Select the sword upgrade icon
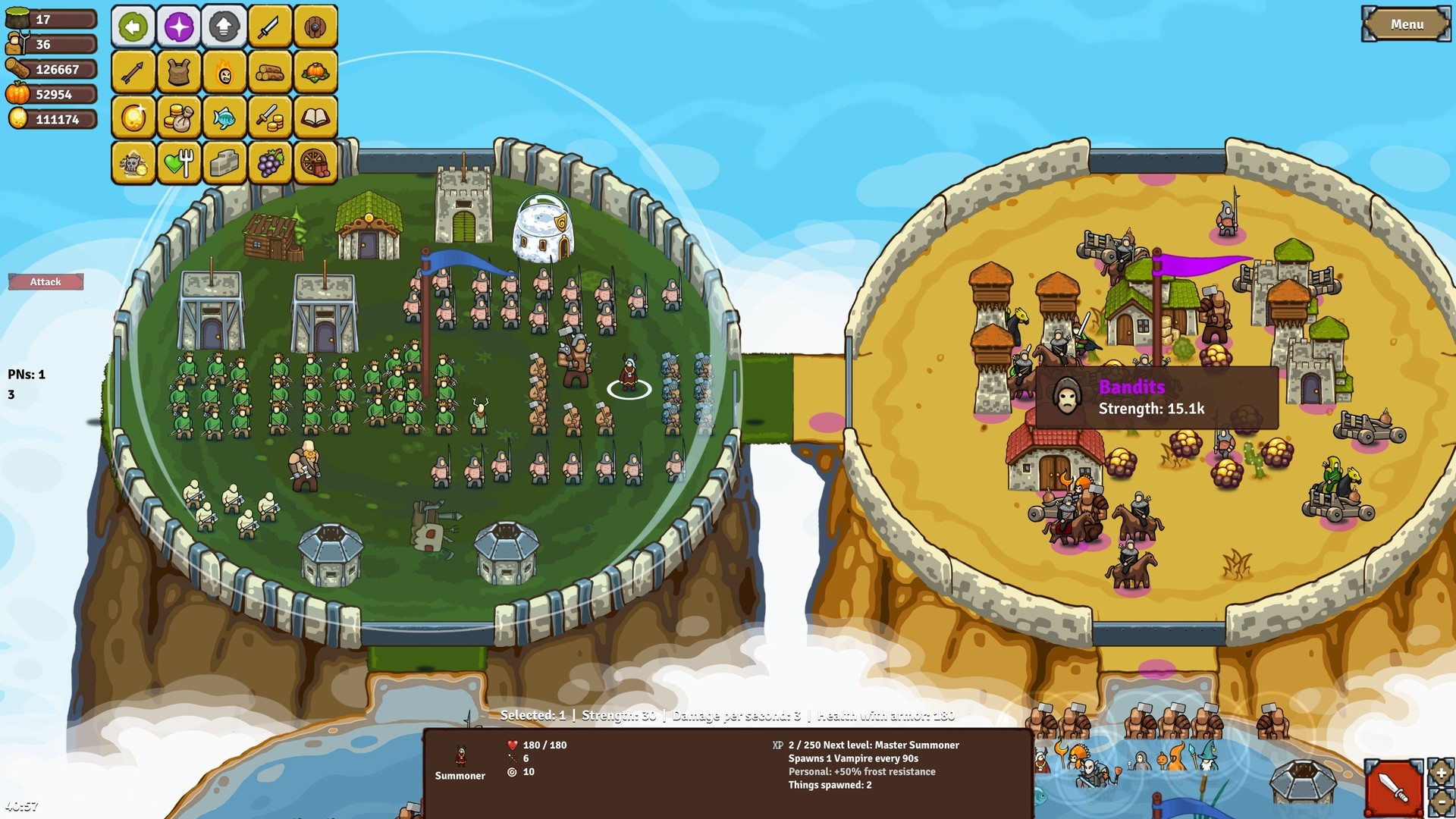The width and height of the screenshot is (1456, 819). click(x=268, y=27)
